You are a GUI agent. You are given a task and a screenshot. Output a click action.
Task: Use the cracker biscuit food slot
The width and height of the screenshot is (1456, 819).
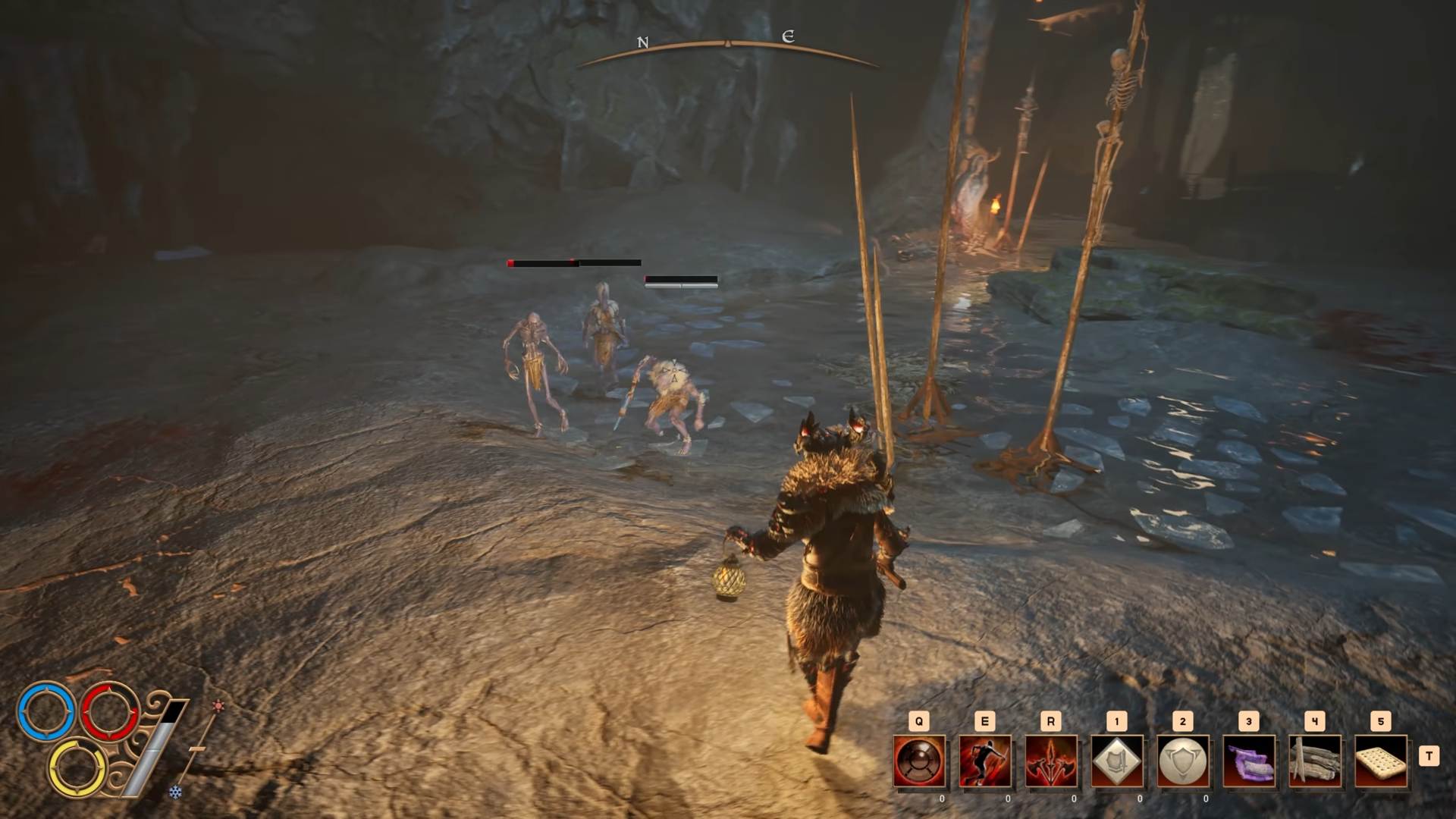coord(1381,761)
